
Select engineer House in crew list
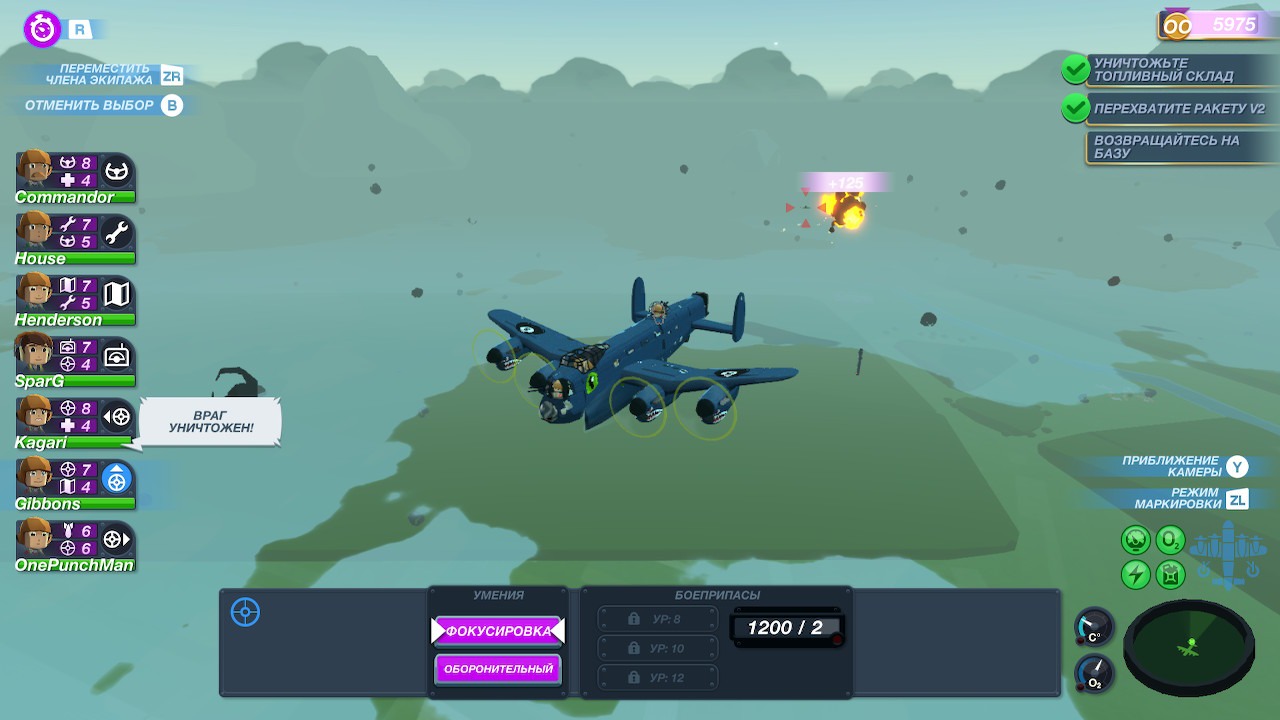(x=75, y=238)
